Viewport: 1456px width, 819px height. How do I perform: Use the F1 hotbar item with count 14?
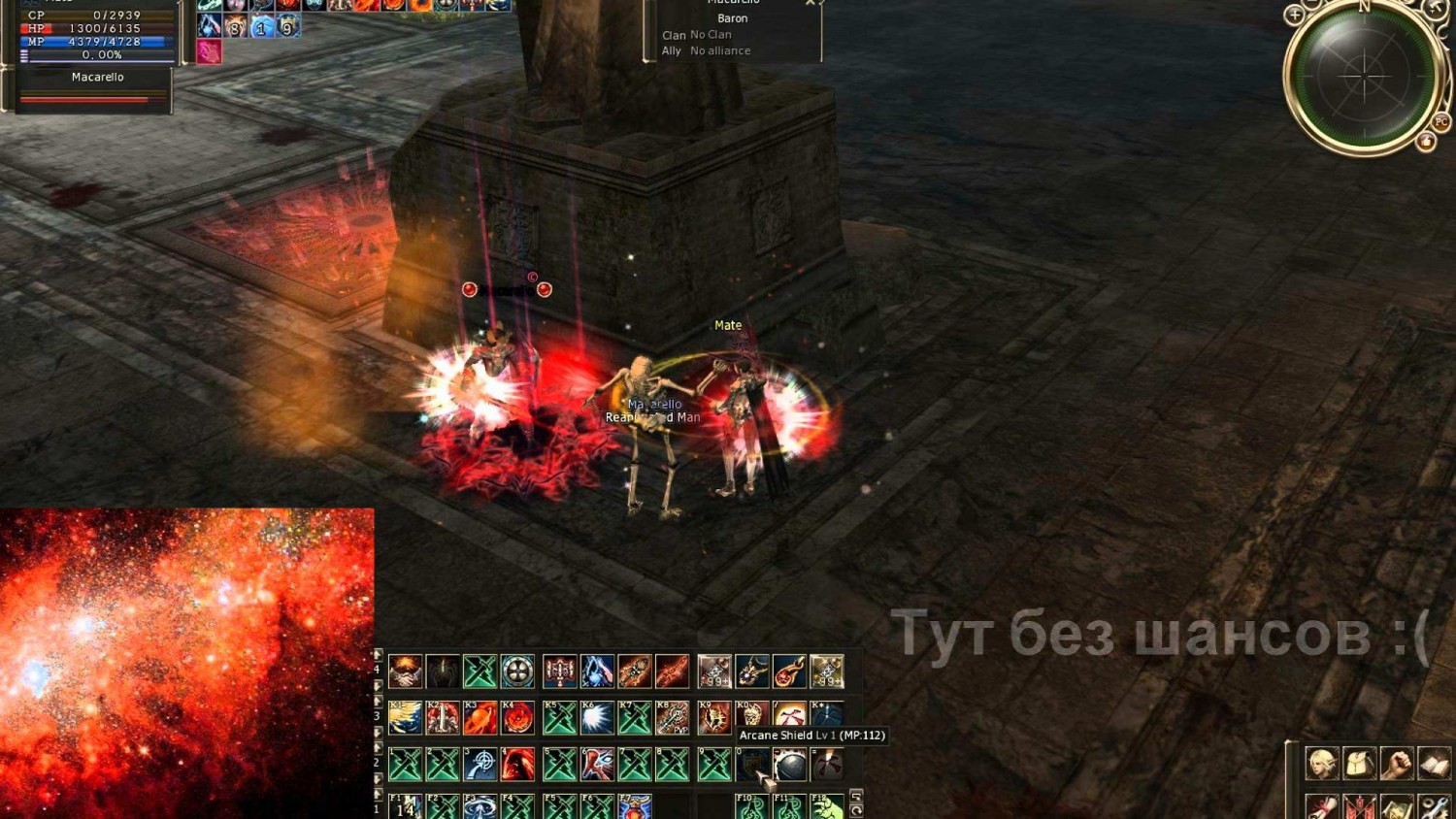[406, 807]
